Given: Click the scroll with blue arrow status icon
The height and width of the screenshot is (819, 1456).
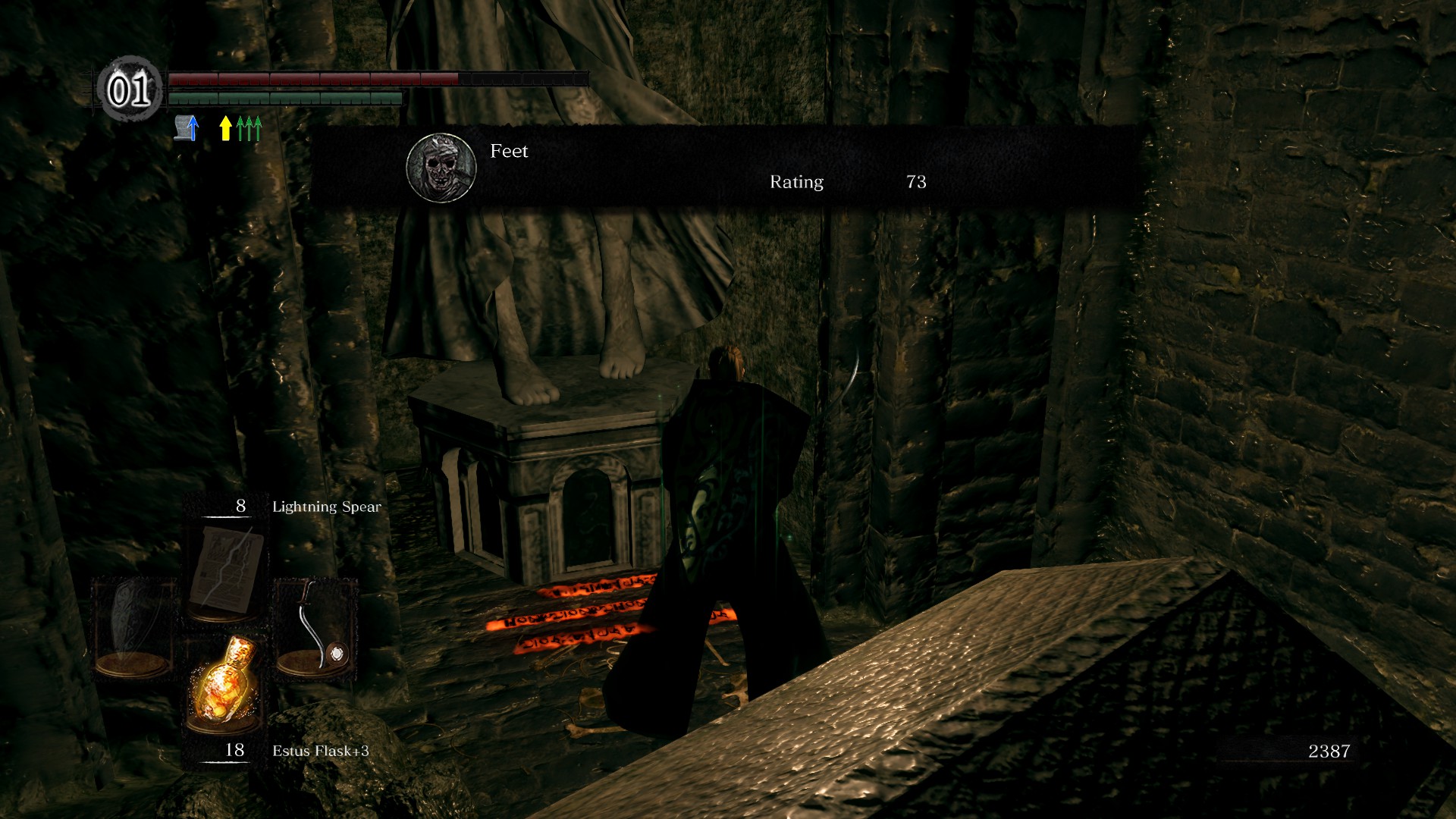Looking at the screenshot, I should [187, 128].
